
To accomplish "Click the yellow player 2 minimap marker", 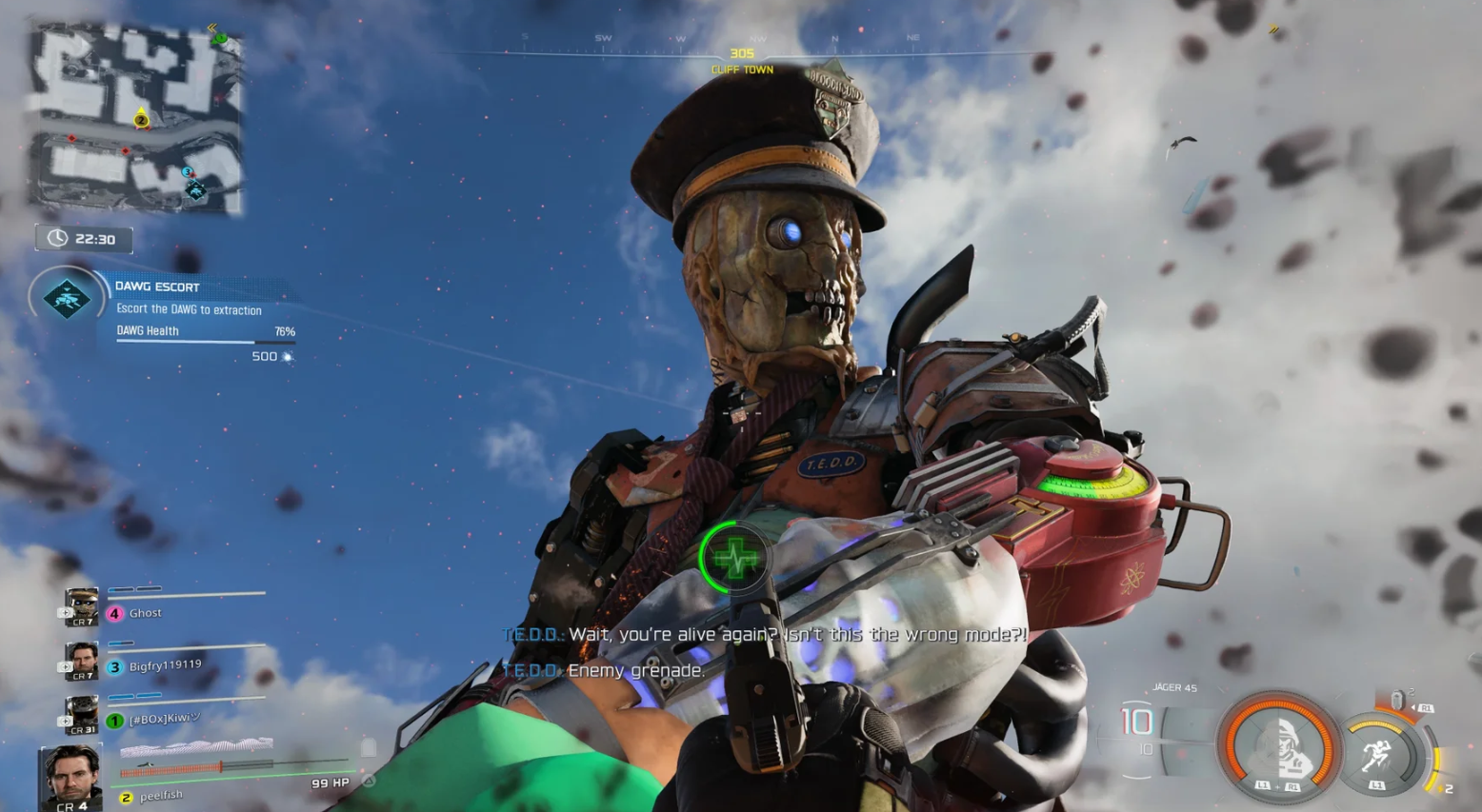I will [x=141, y=120].
